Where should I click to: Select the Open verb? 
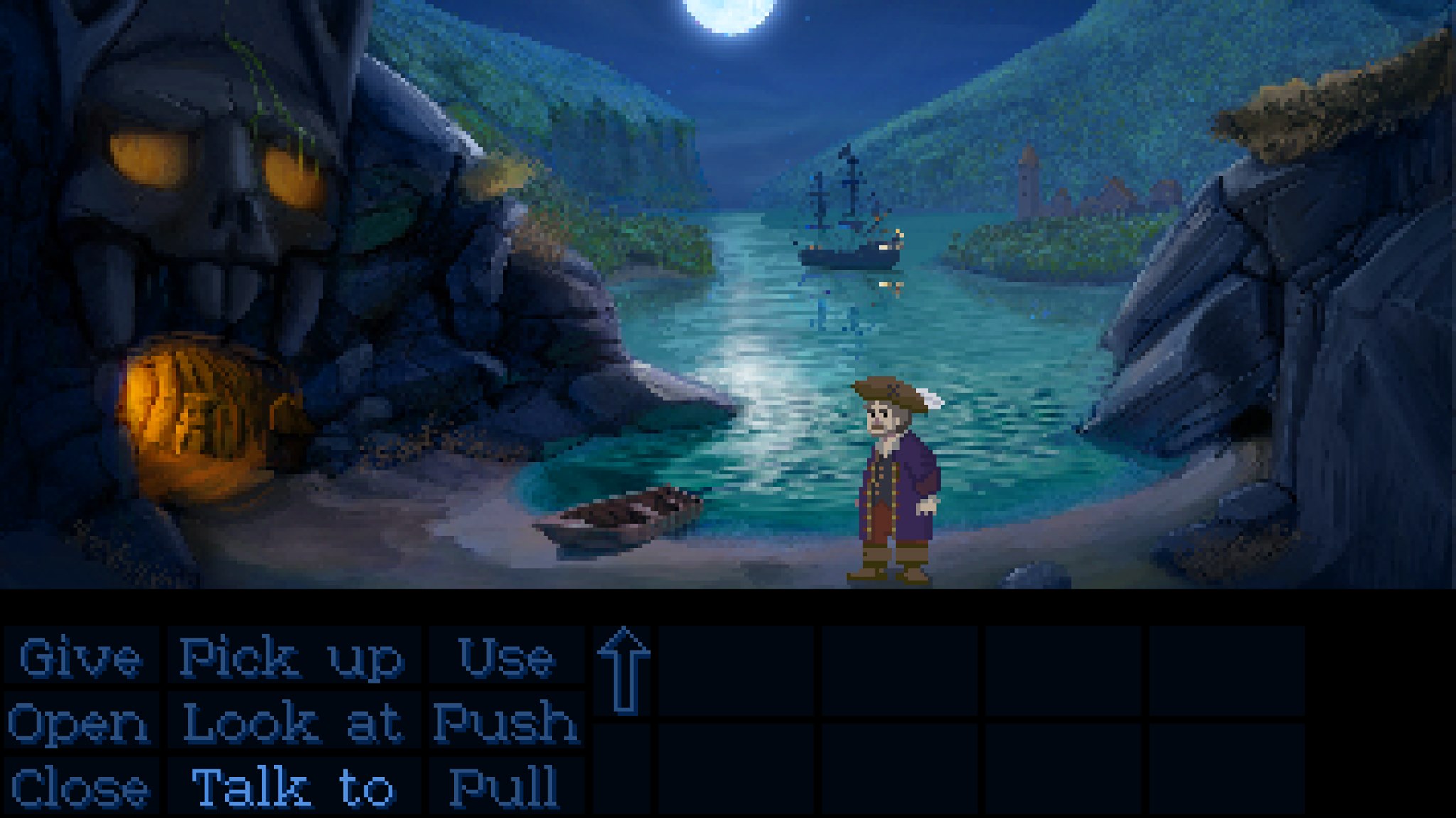point(79,723)
